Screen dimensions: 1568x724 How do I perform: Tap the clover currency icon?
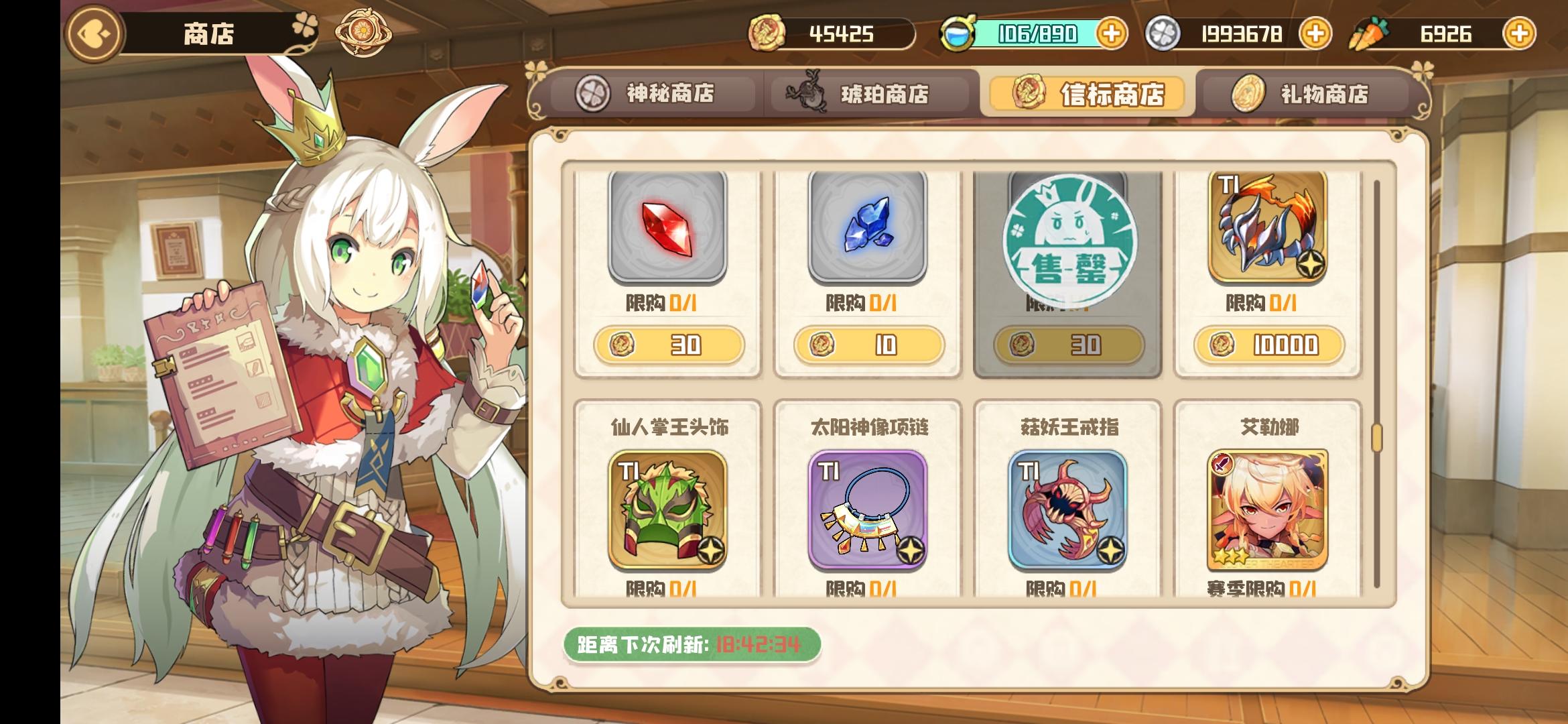point(1161,32)
